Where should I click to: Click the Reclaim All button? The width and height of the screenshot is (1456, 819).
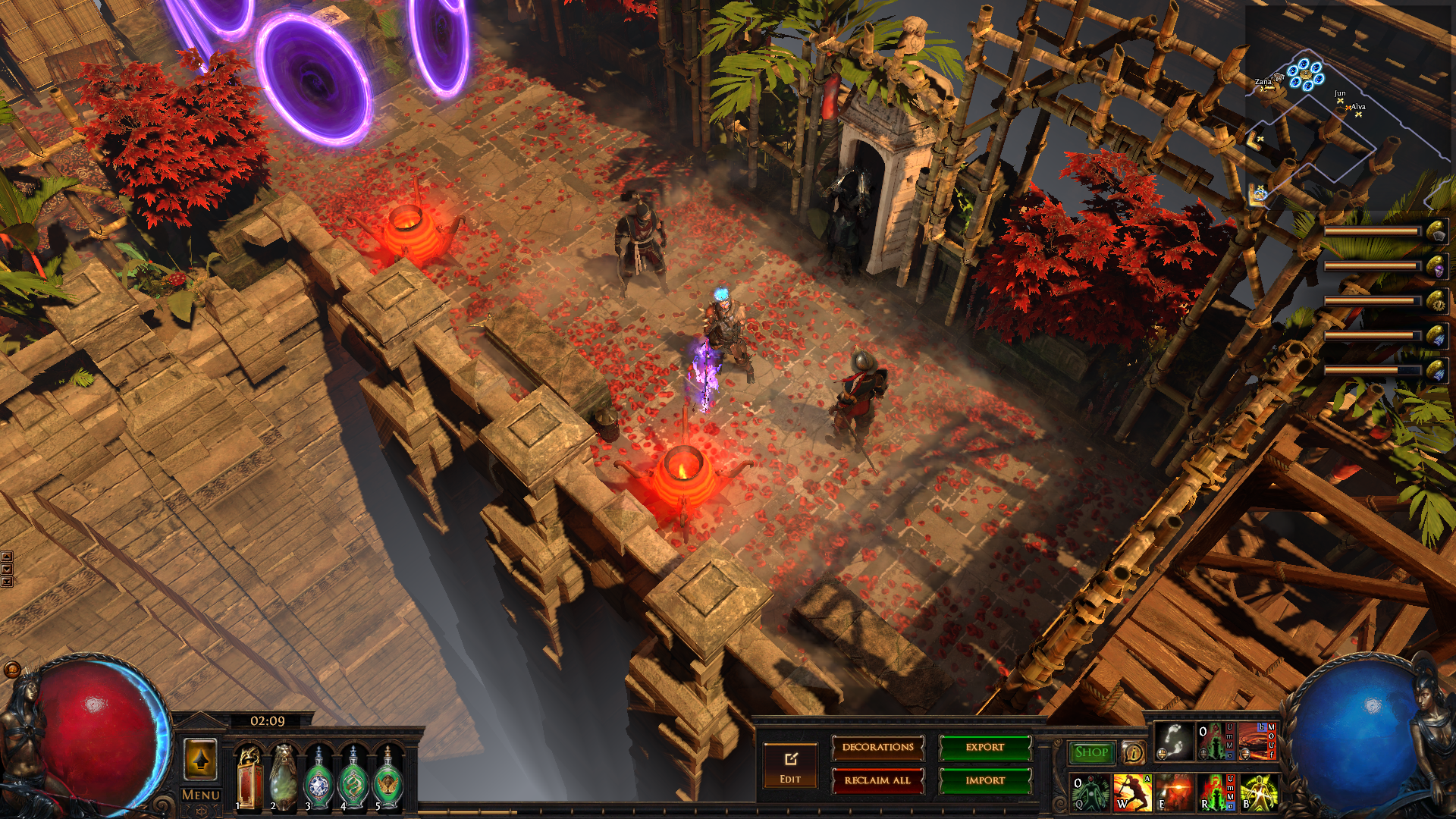pos(877,780)
